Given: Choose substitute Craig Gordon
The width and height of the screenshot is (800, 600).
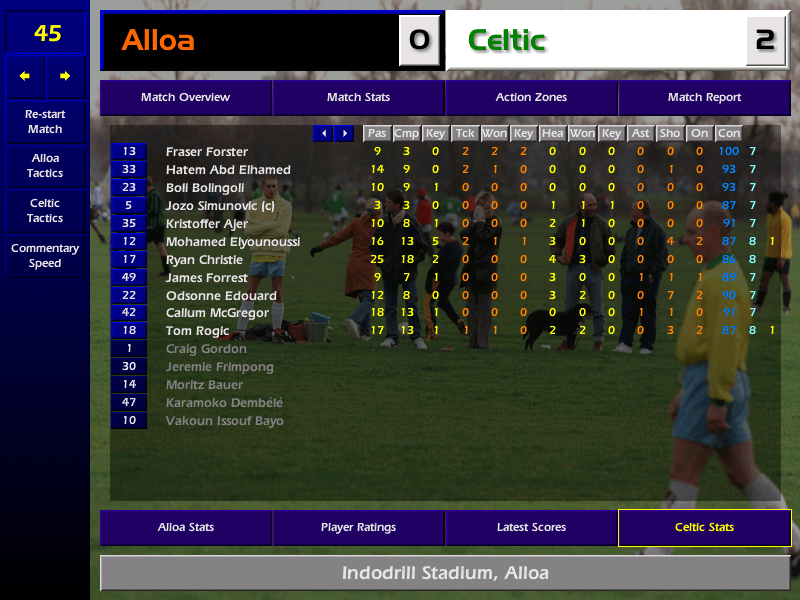Looking at the screenshot, I should (206, 349).
